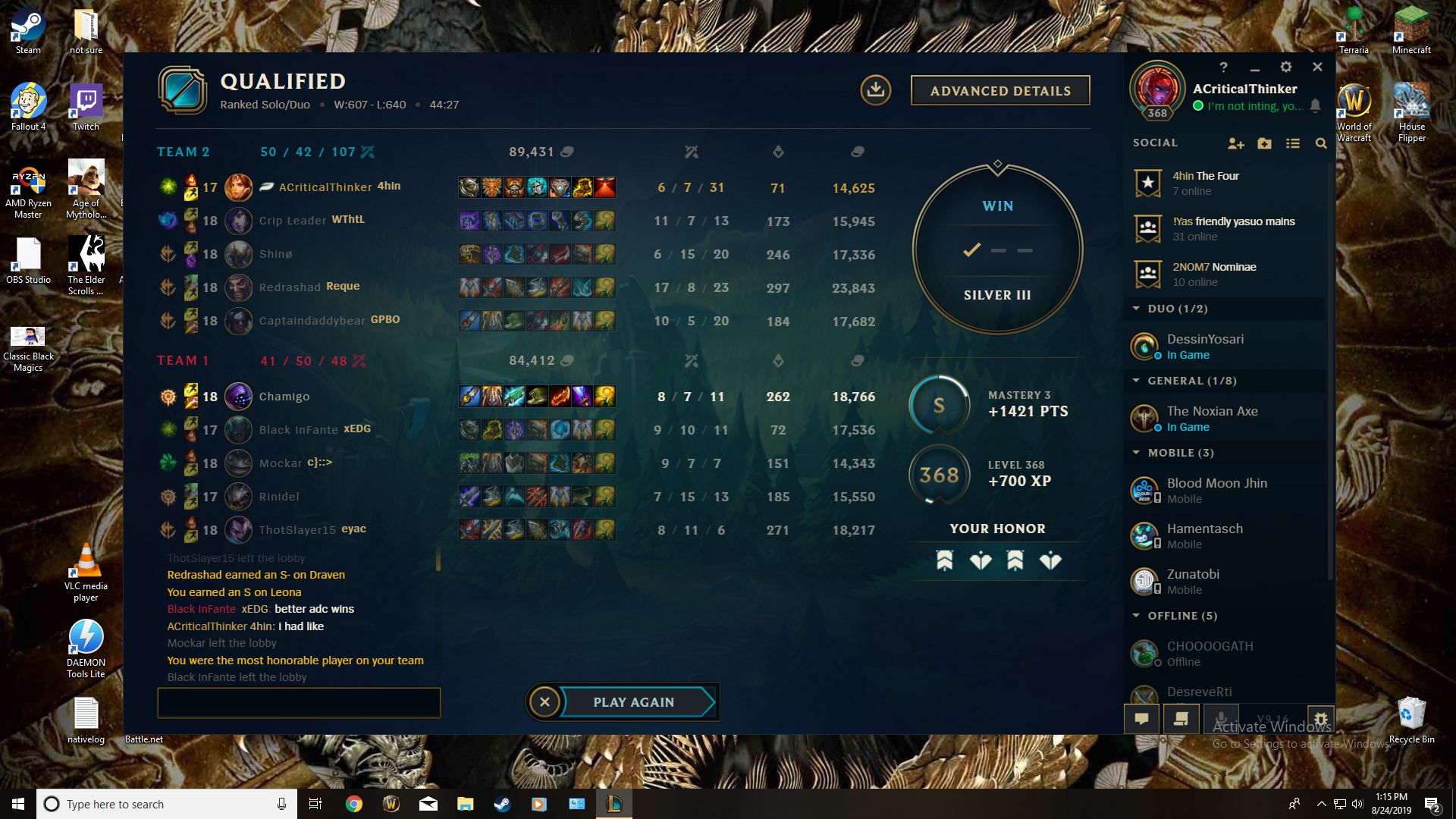View match history via the scroll icon
The height and width of the screenshot is (819, 1456).
point(1181,718)
